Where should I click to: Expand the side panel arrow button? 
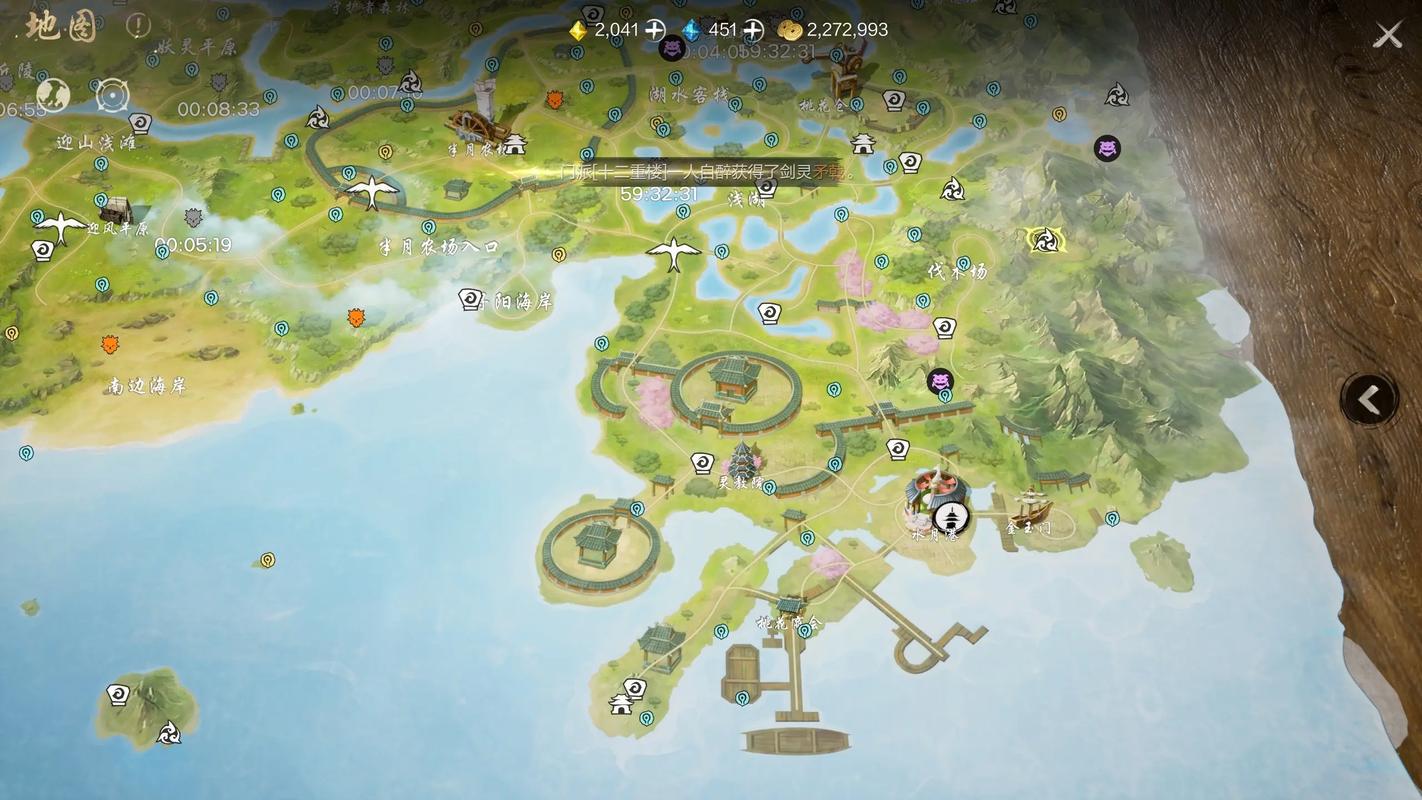(1368, 400)
